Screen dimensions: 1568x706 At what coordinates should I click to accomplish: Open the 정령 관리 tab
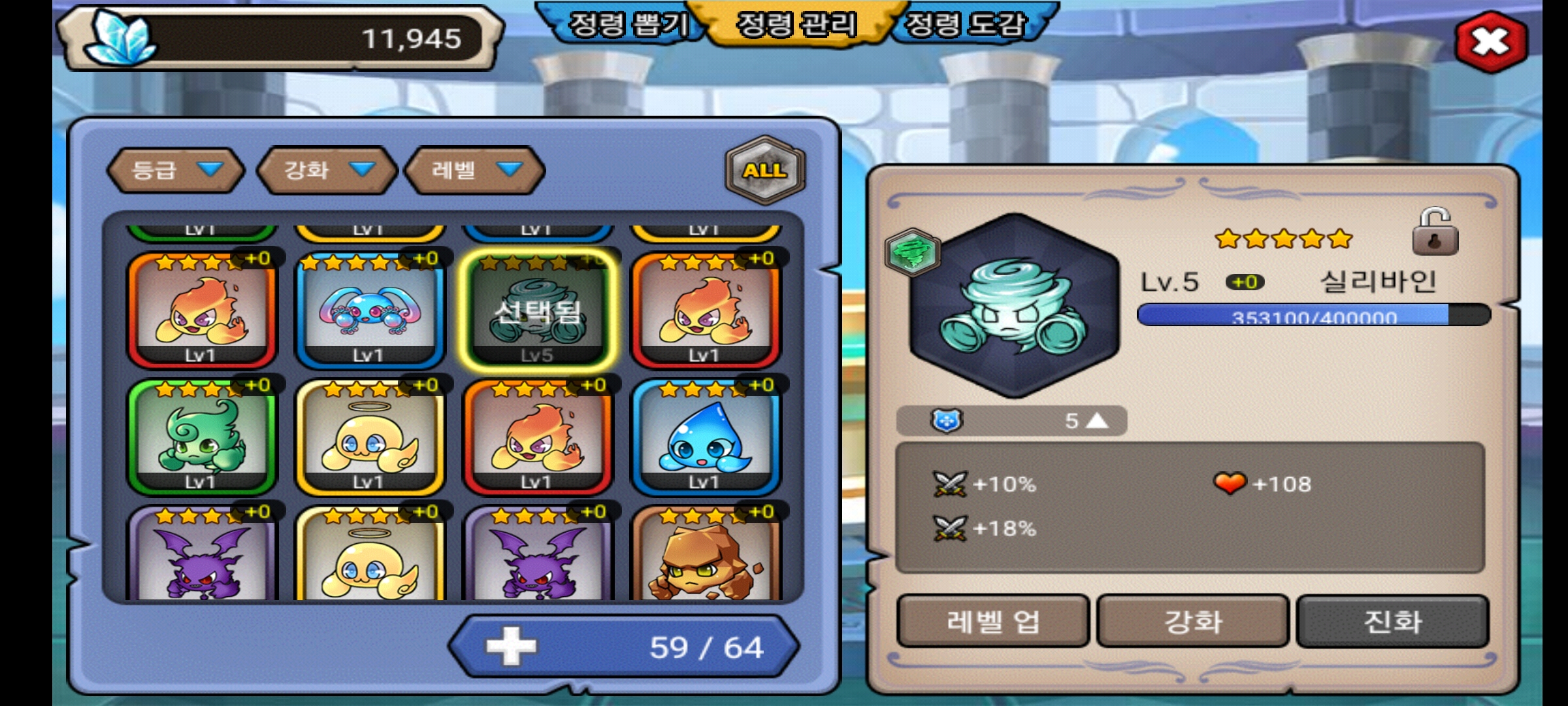[796, 26]
